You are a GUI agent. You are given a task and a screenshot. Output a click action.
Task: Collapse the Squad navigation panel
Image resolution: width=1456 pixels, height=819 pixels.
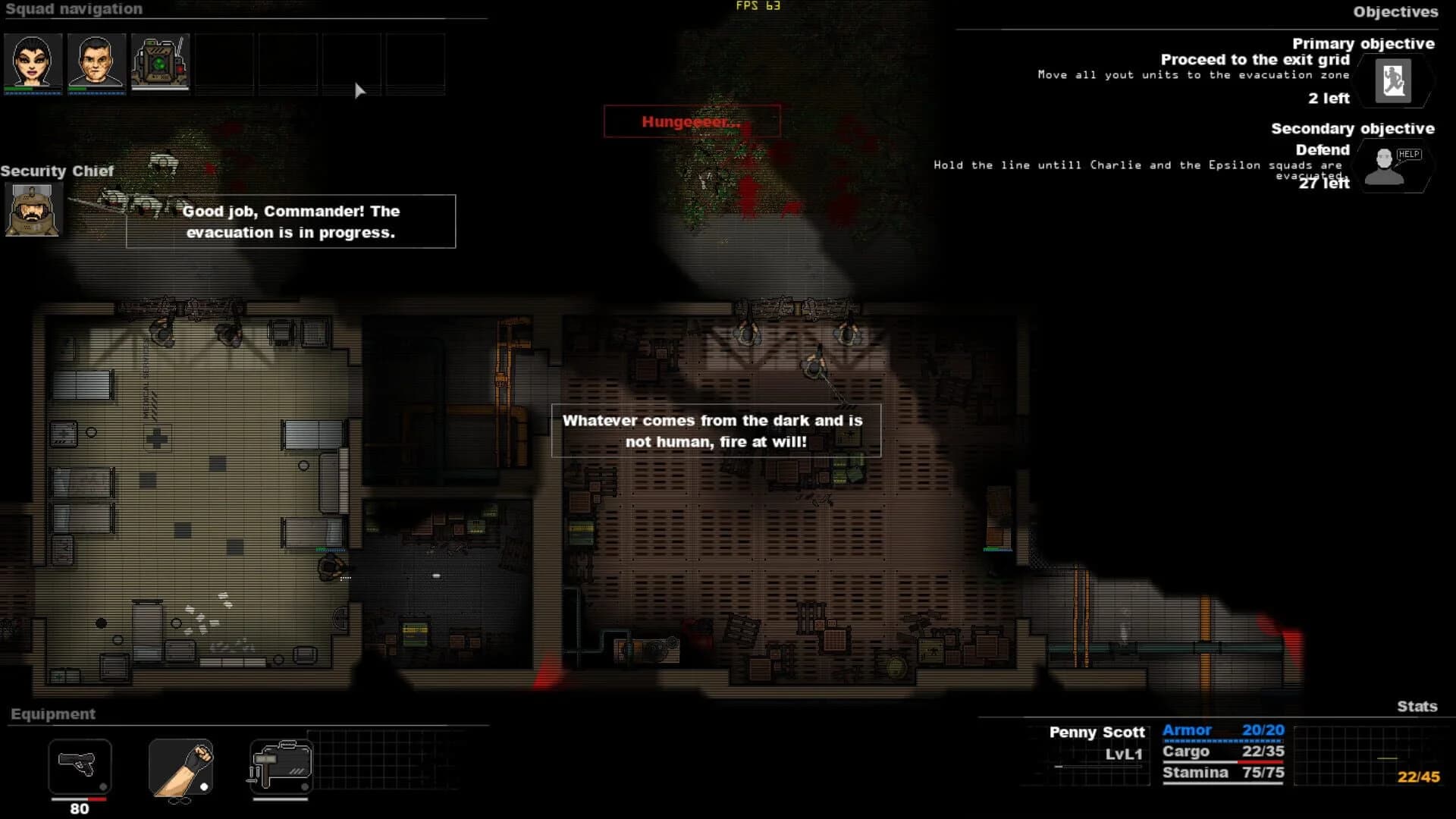pyautogui.click(x=73, y=9)
